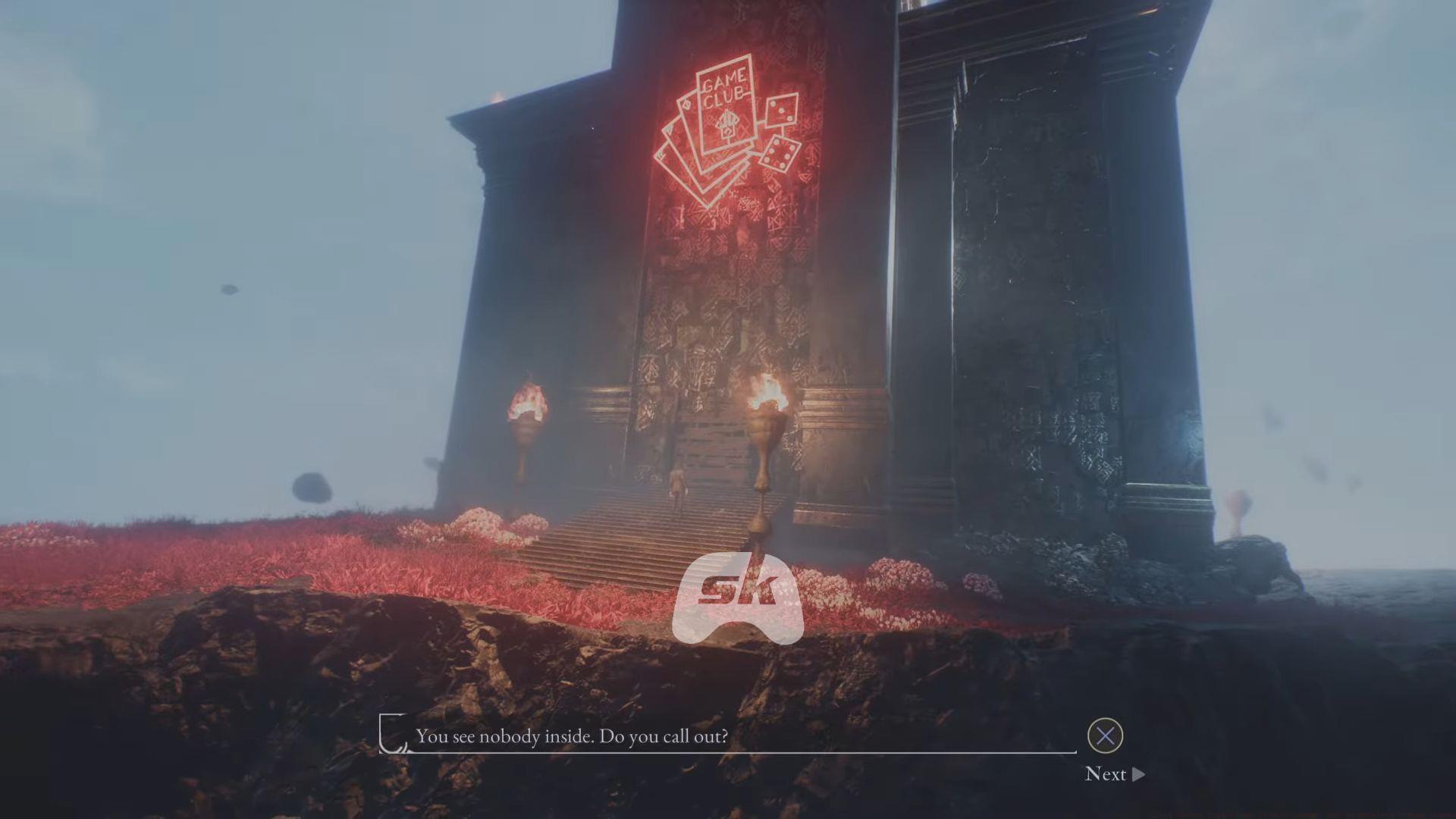Click the upper dice on the neon sign

[x=781, y=111]
